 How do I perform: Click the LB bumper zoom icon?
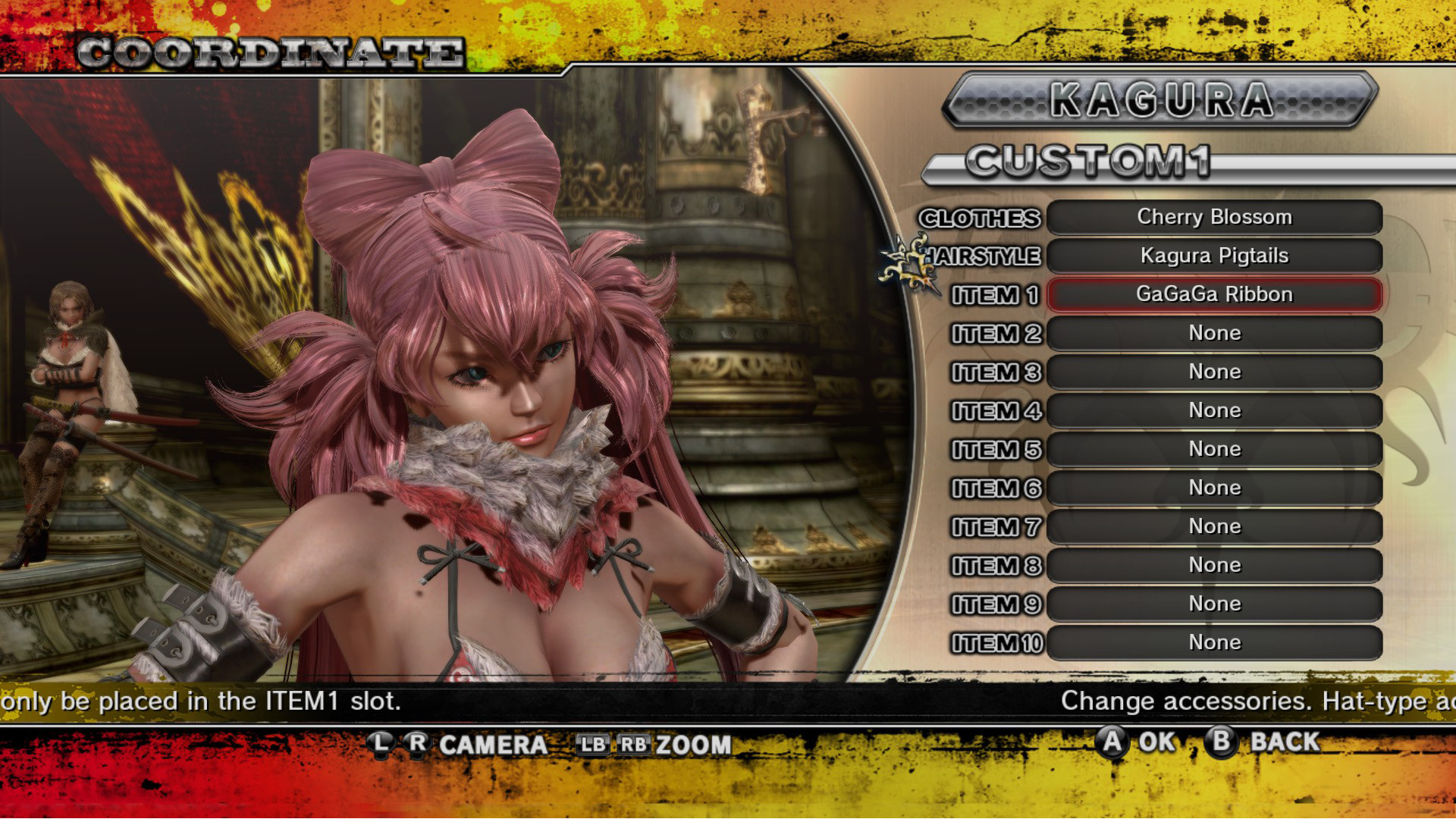[x=593, y=745]
